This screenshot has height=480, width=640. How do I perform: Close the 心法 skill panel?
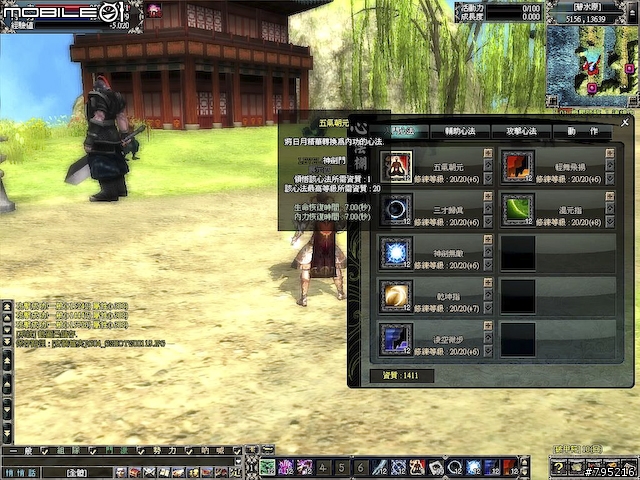[625, 123]
